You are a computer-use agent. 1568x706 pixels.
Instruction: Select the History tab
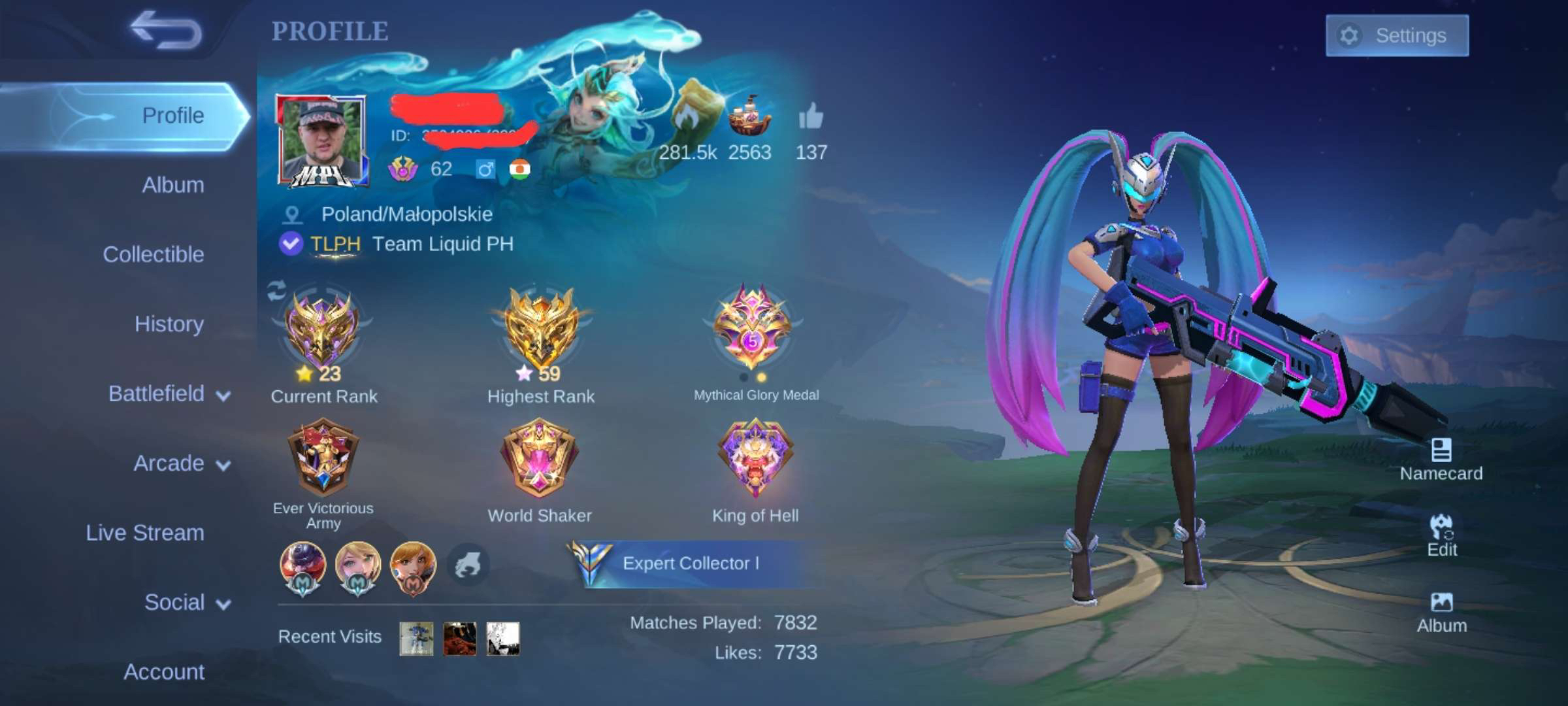169,324
